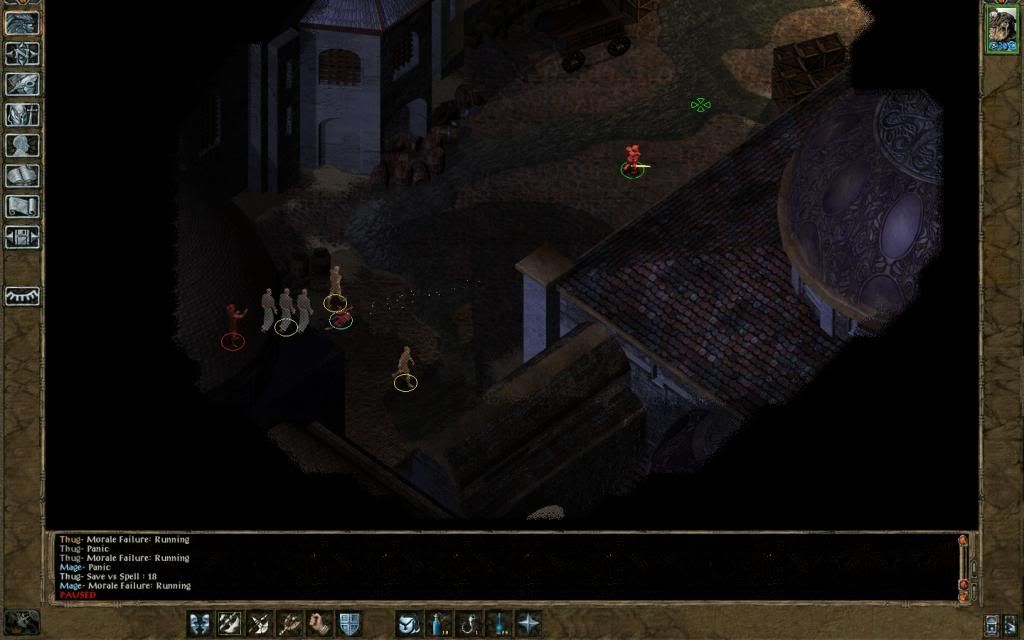Open the journal with the quill icon
Viewport: 1024px width, 640px height.
pos(22,84)
